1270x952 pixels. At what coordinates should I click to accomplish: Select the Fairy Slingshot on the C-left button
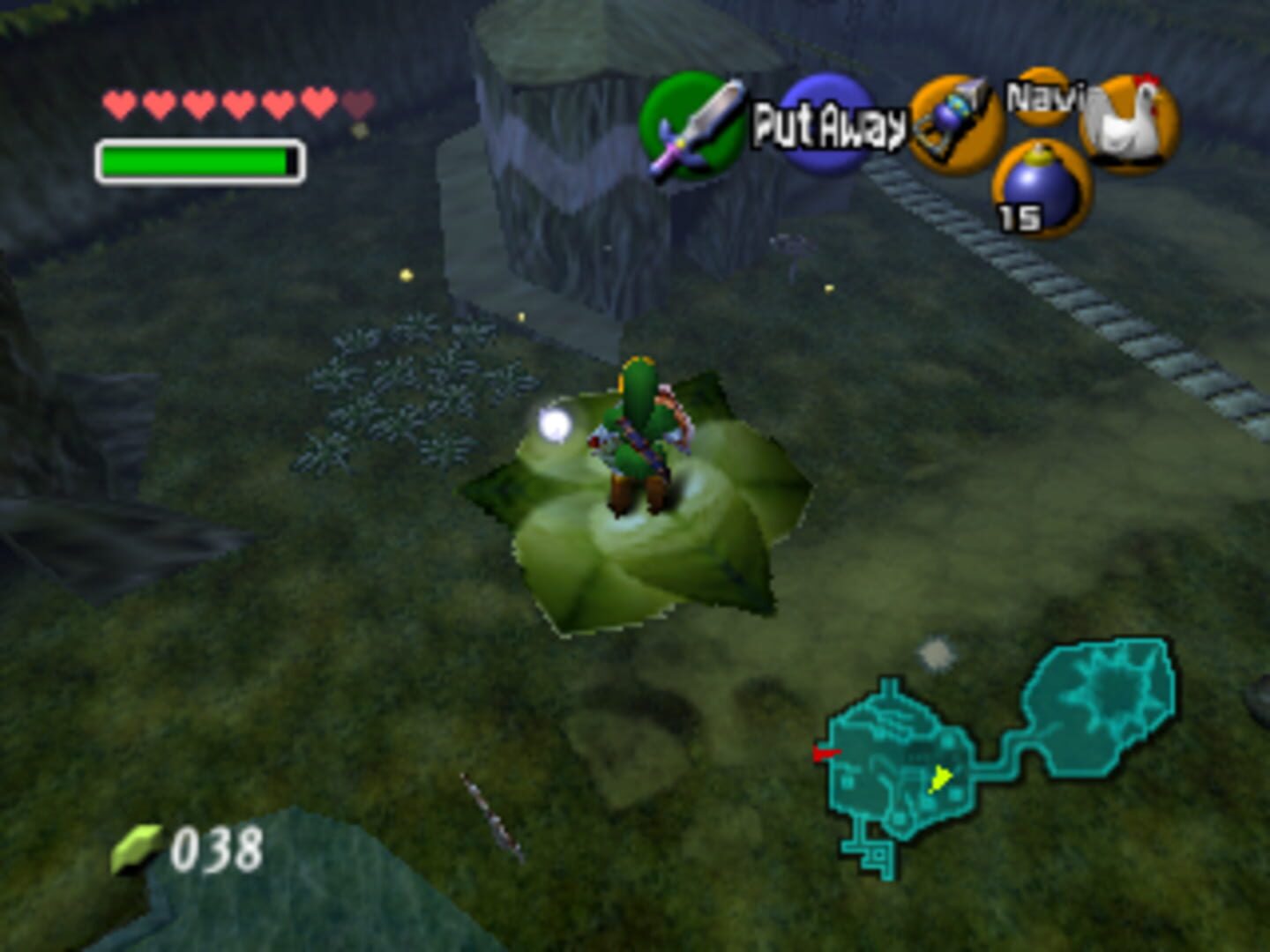point(954,121)
